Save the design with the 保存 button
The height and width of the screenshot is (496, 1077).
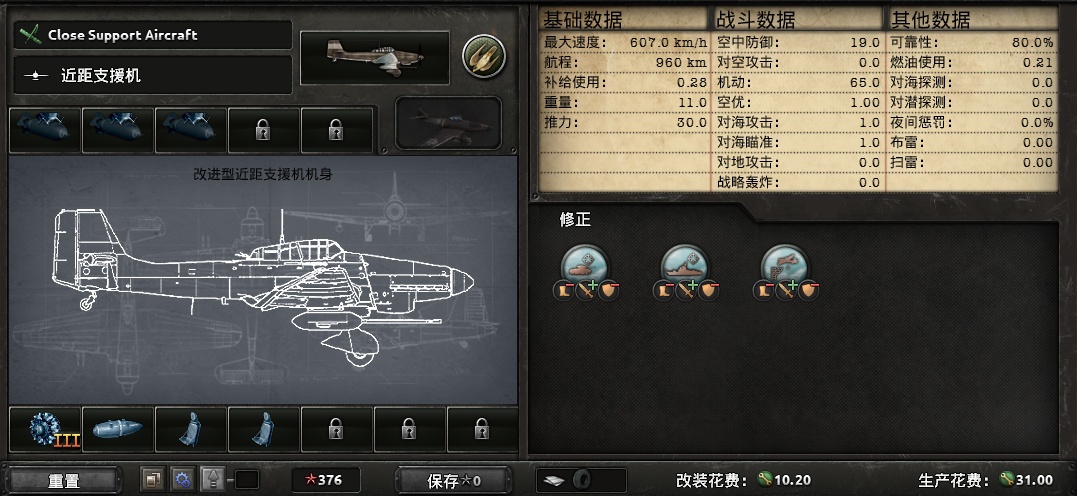pos(454,480)
